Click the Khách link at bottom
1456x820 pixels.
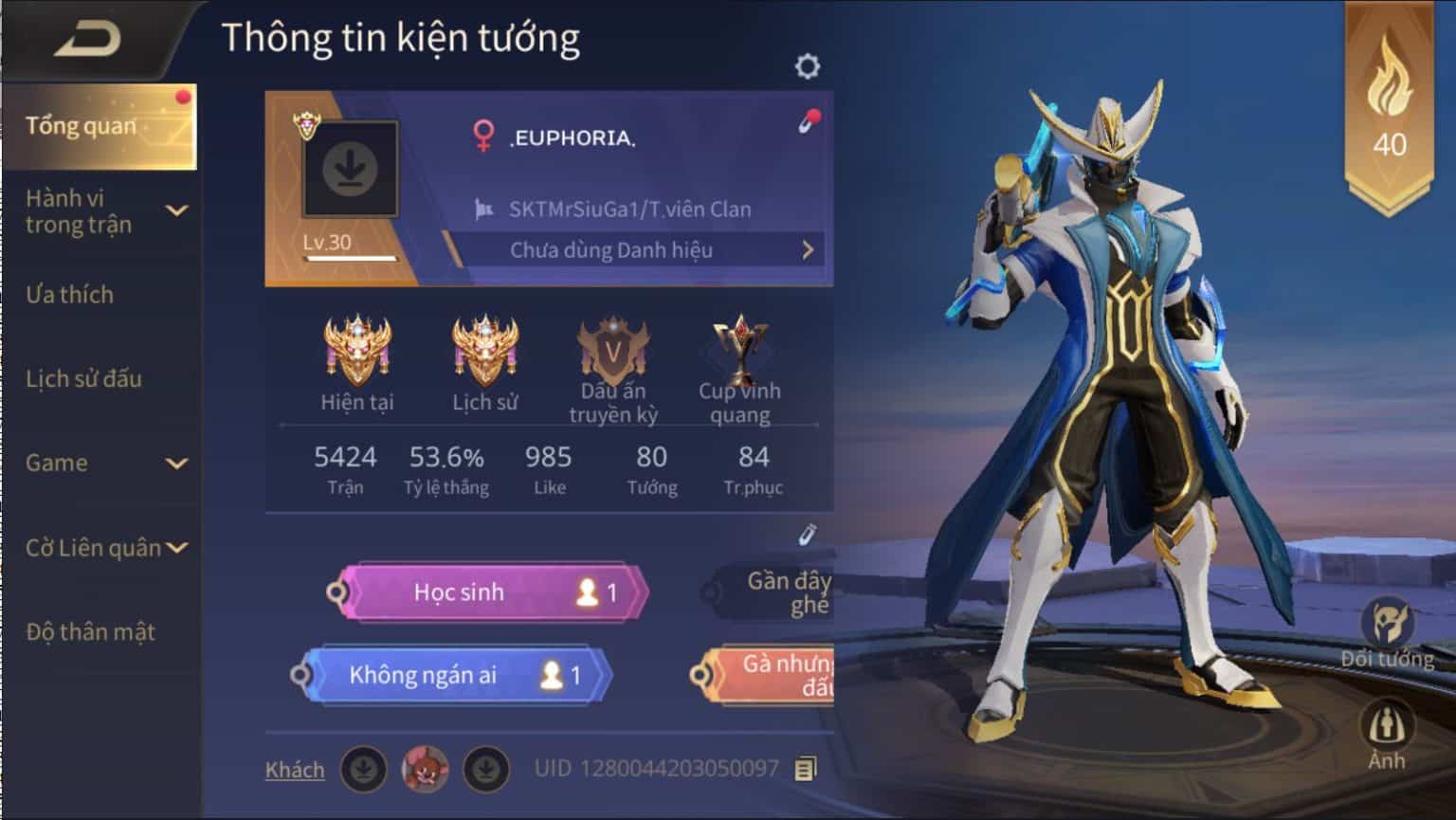point(295,770)
